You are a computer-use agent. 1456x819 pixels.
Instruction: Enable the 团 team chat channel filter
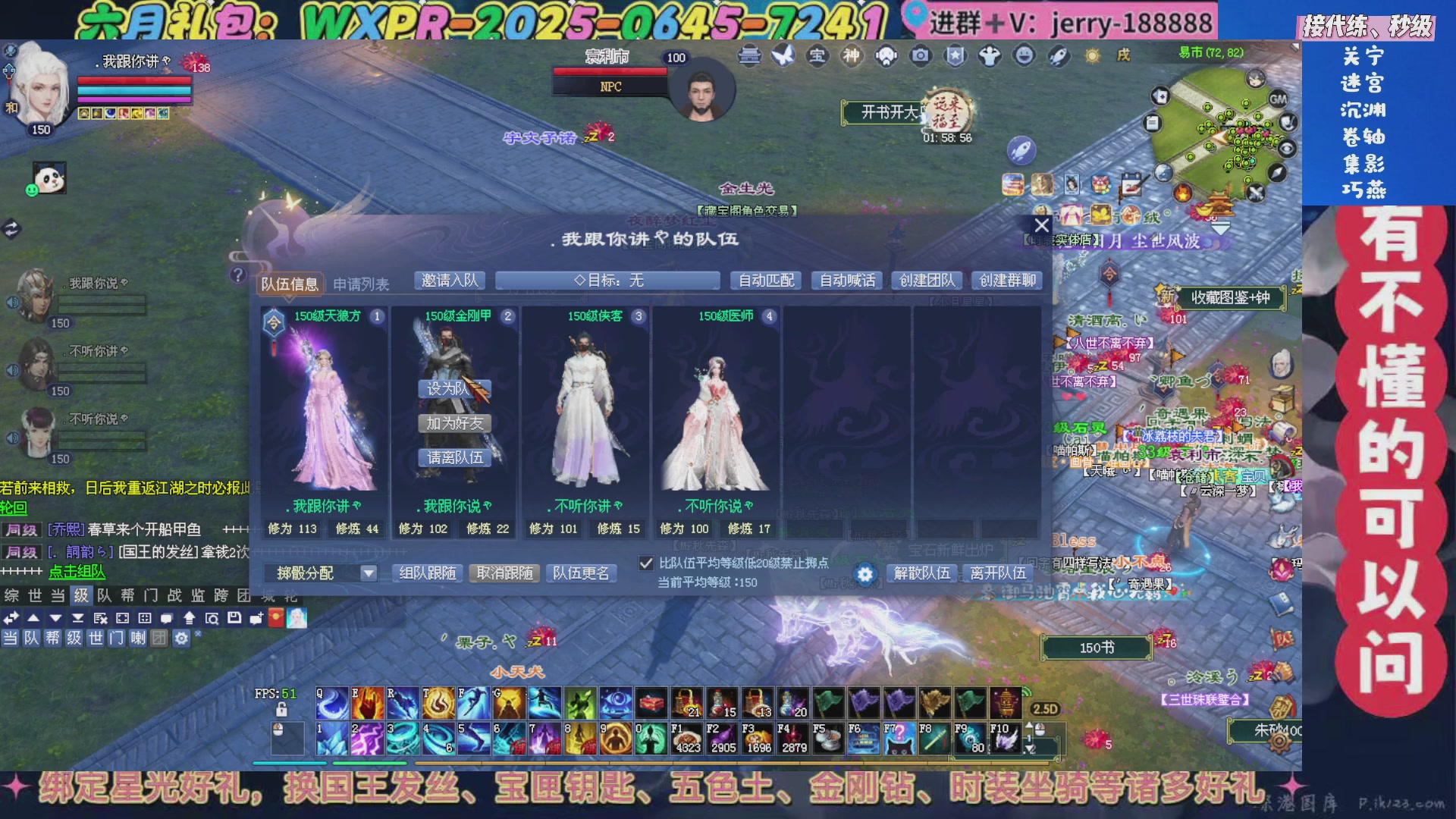(160, 639)
